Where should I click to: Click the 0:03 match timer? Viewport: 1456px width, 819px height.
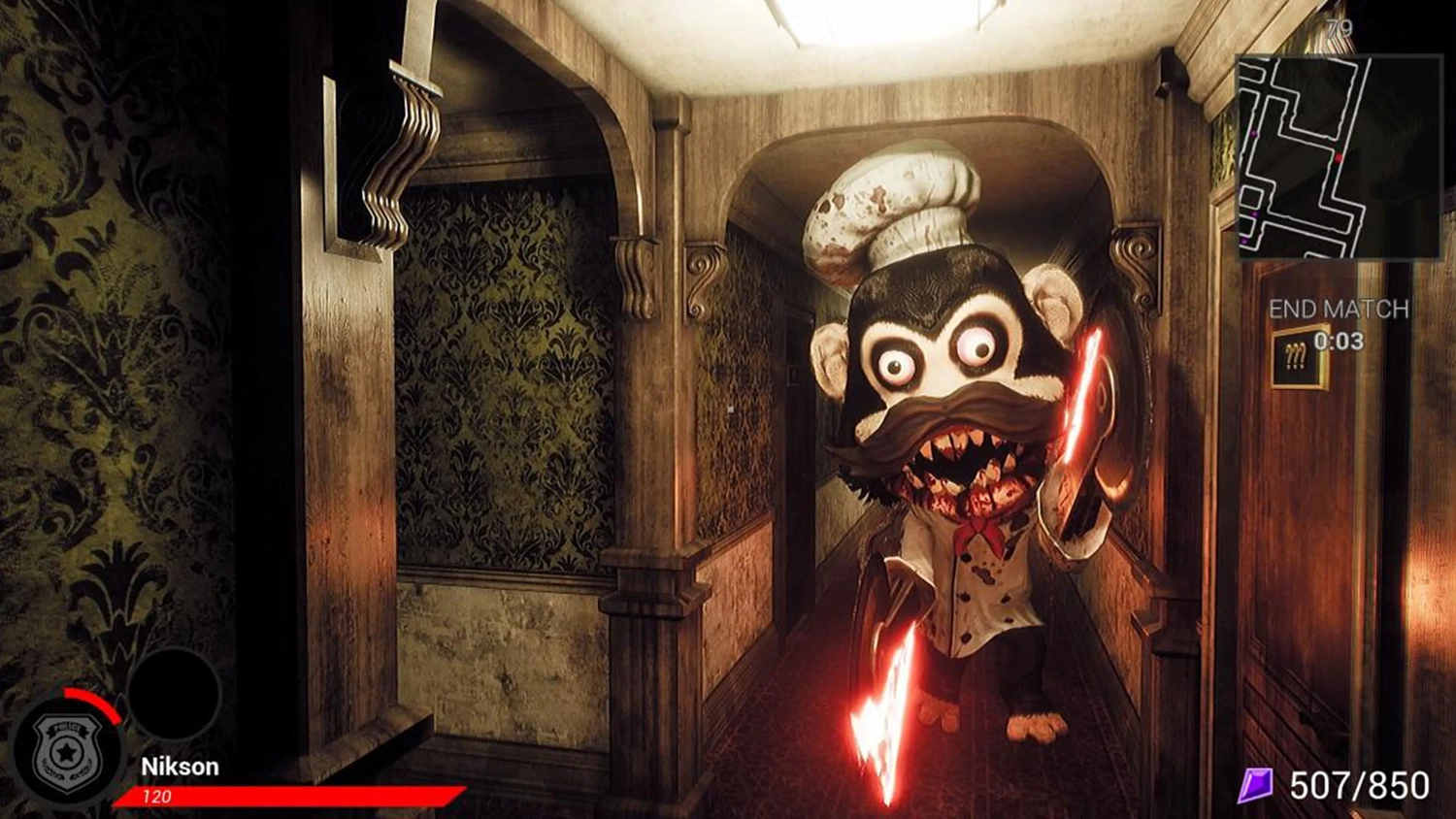1340,341
